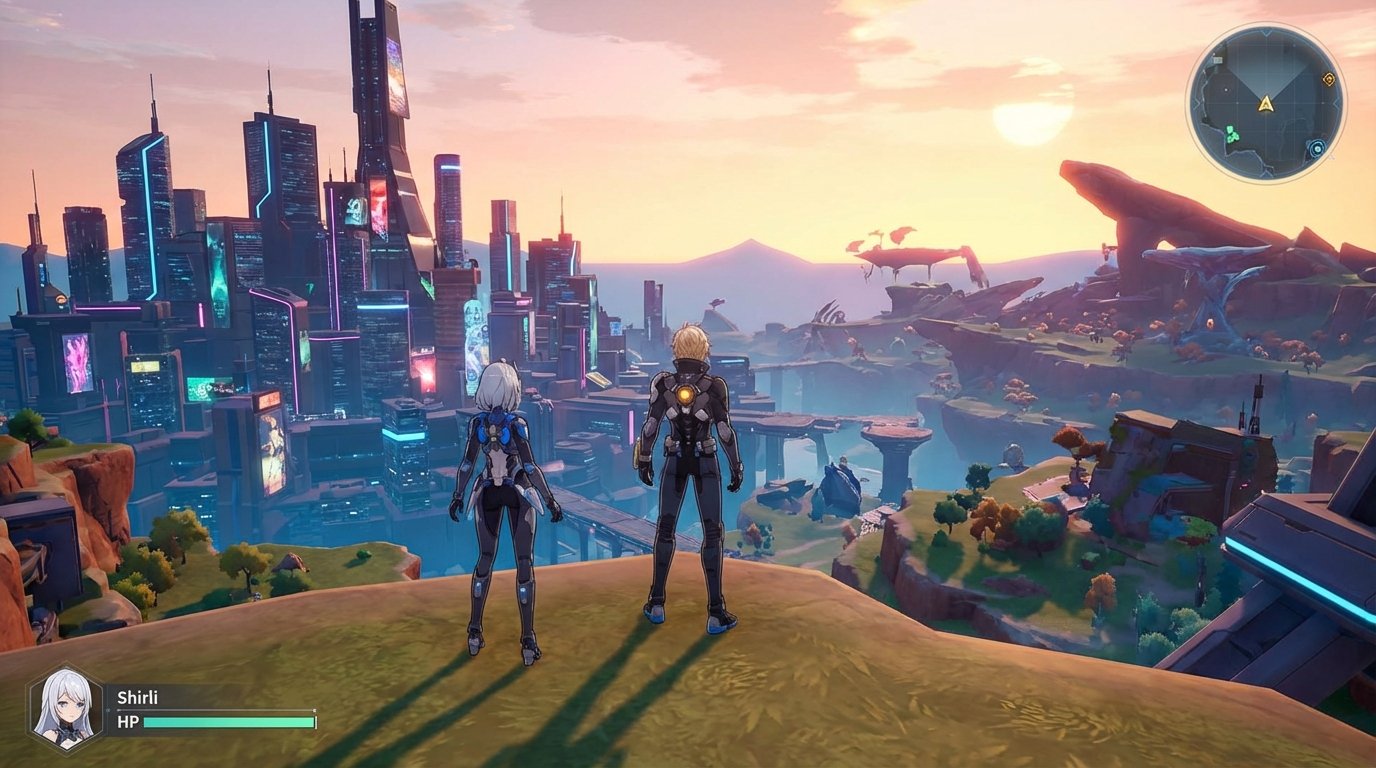Viewport: 1376px width, 768px height.
Task: Click the Shirli name label
Action: click(139, 698)
